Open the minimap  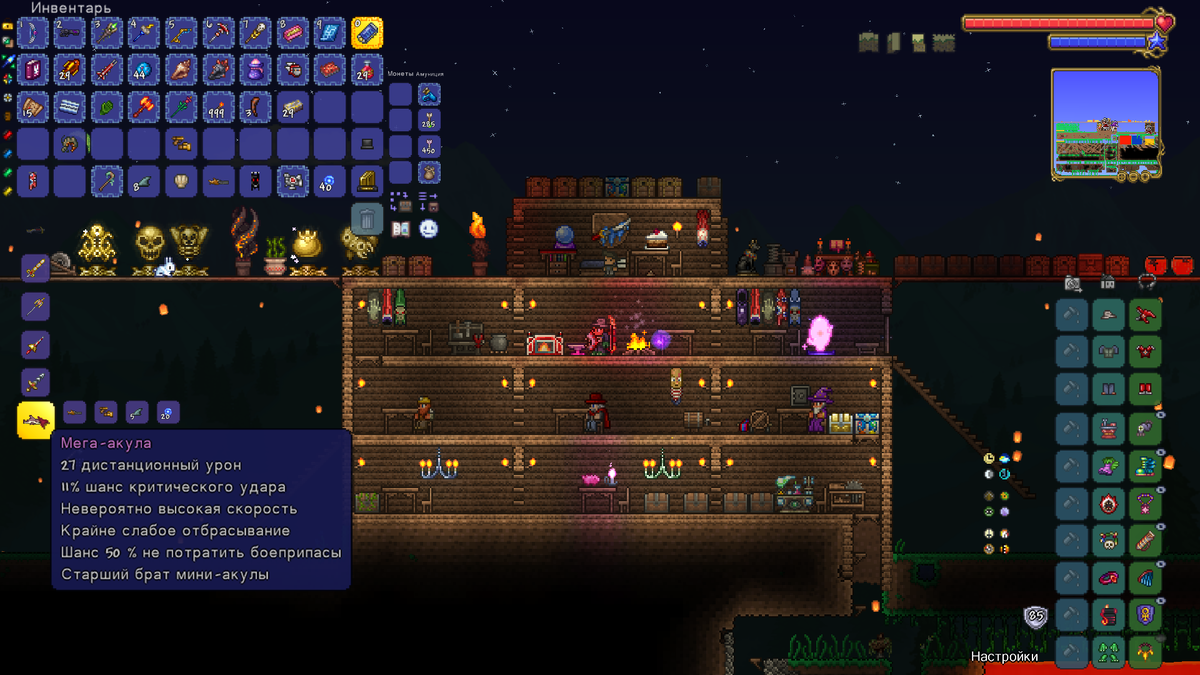pos(1105,123)
